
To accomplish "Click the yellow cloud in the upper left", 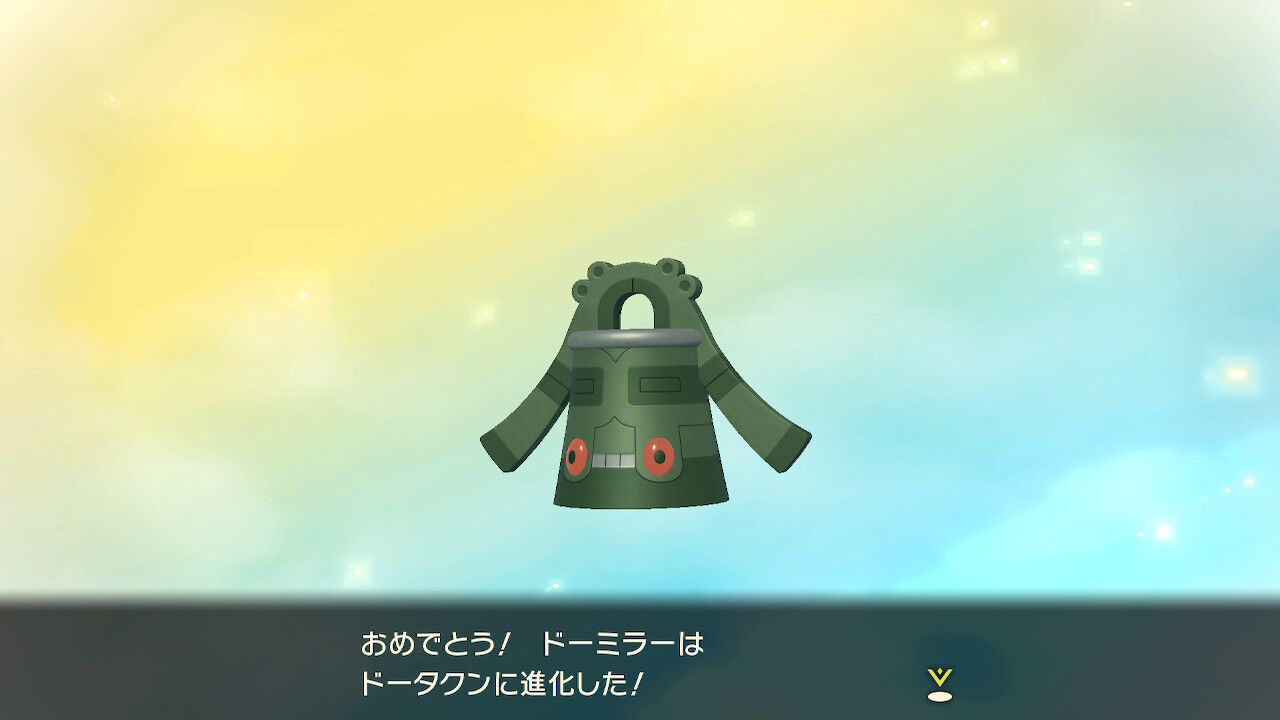I will pos(150,100).
